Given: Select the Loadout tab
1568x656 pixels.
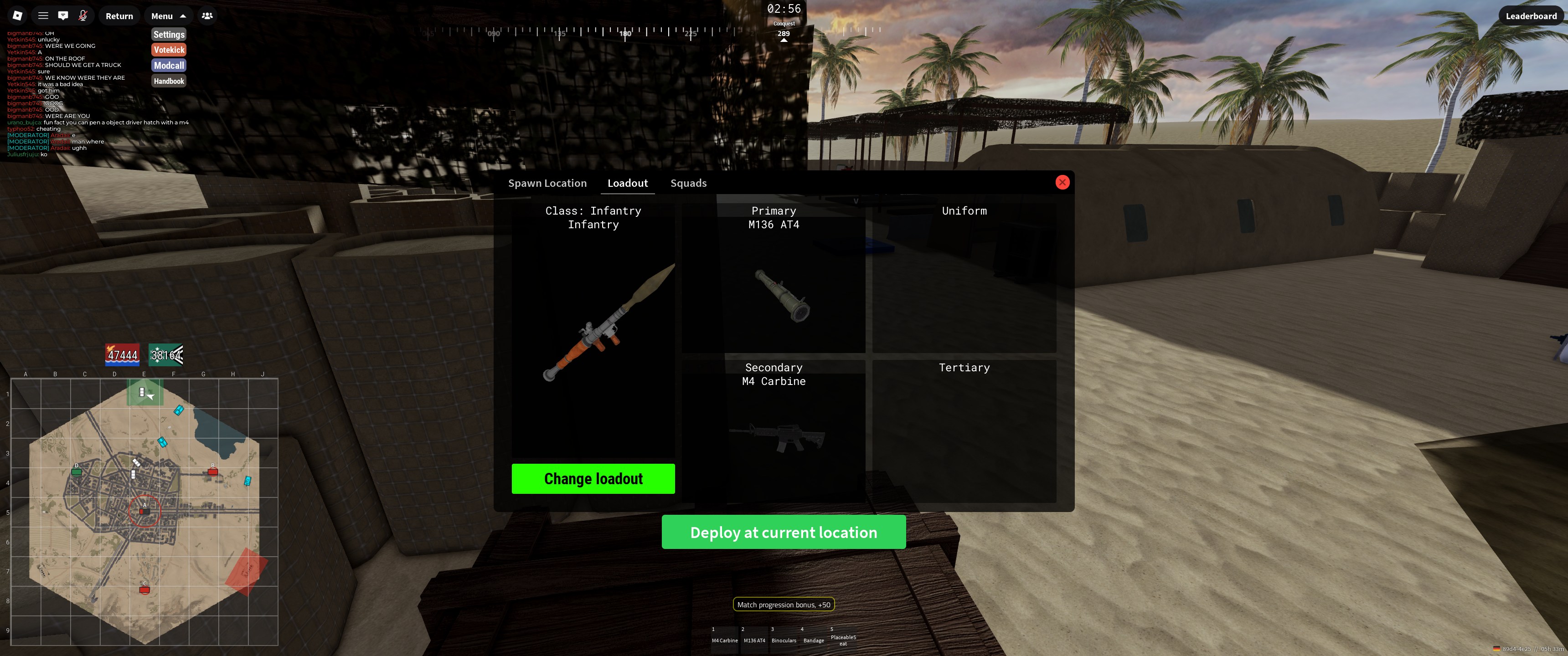Looking at the screenshot, I should click(x=628, y=183).
